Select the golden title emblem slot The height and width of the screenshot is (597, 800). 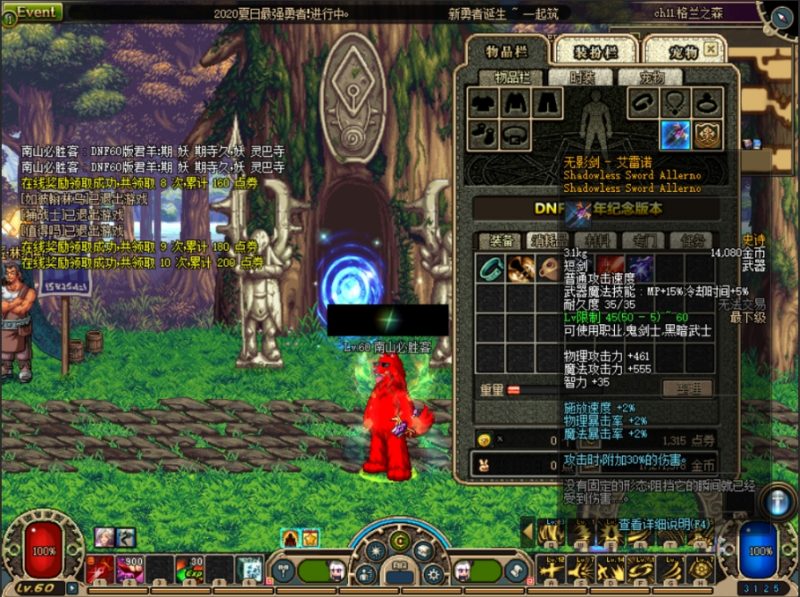tap(708, 134)
